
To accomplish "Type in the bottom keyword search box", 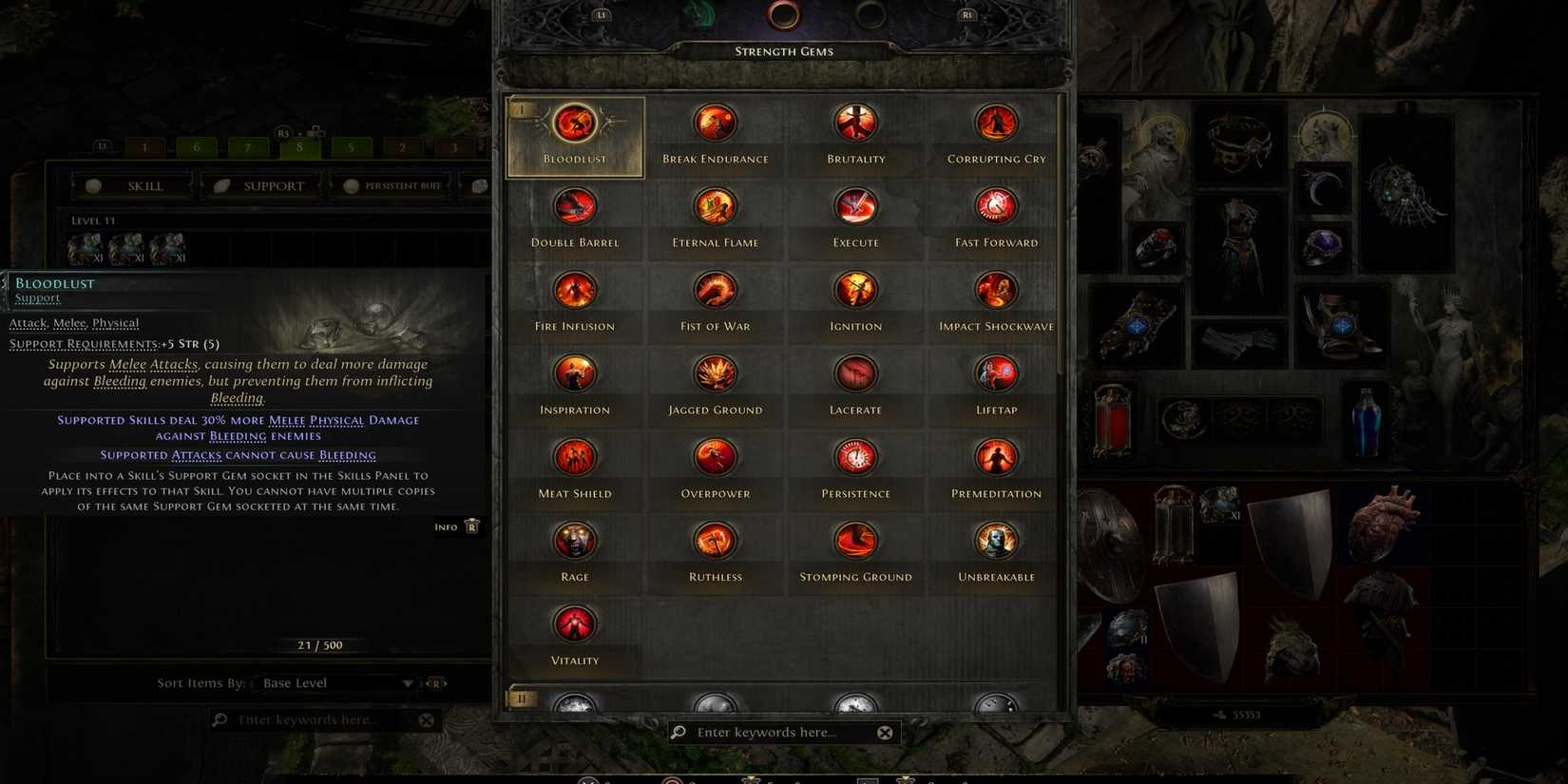I will [779, 732].
